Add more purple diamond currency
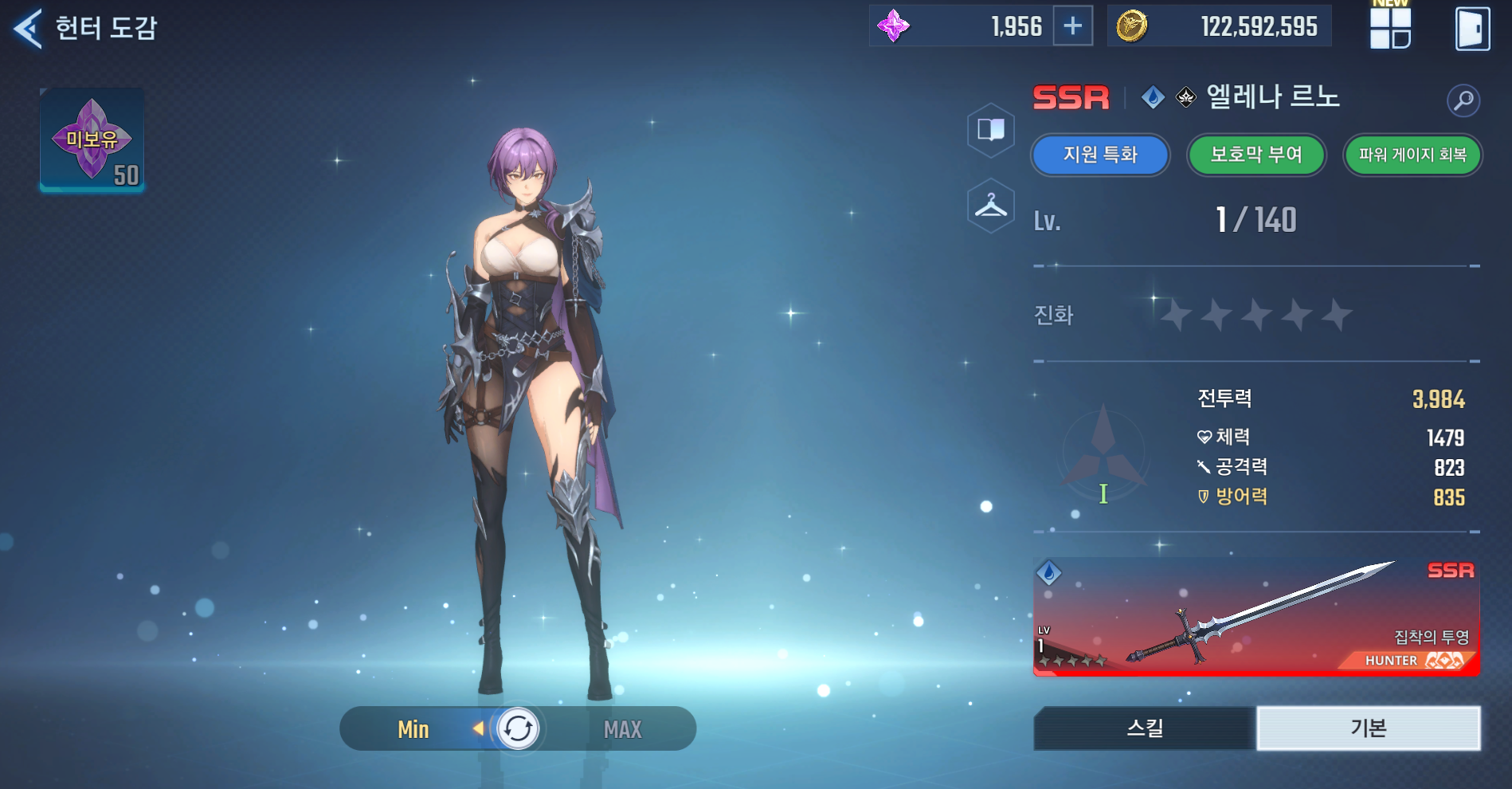 1072,26
